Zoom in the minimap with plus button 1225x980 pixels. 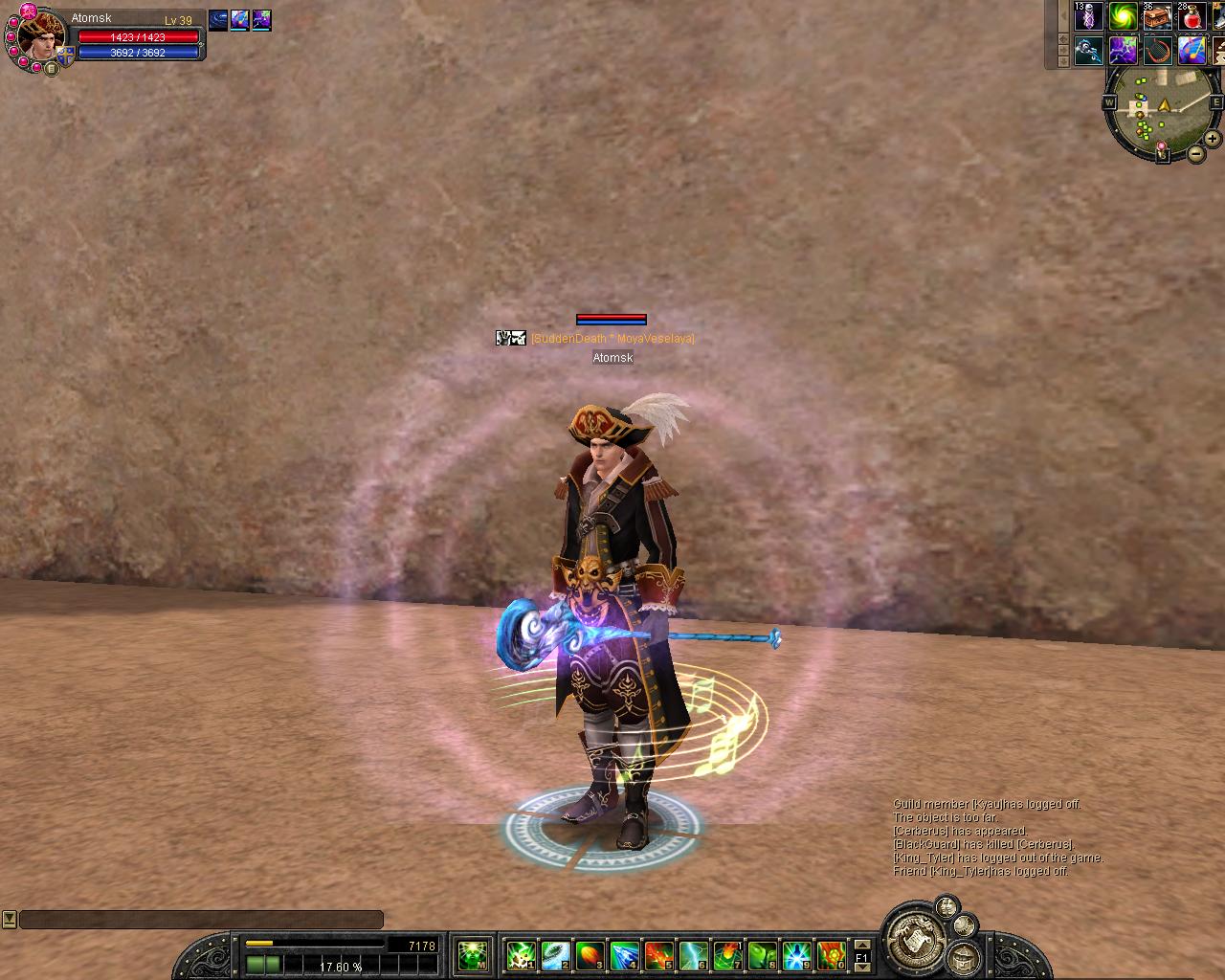(x=1213, y=139)
